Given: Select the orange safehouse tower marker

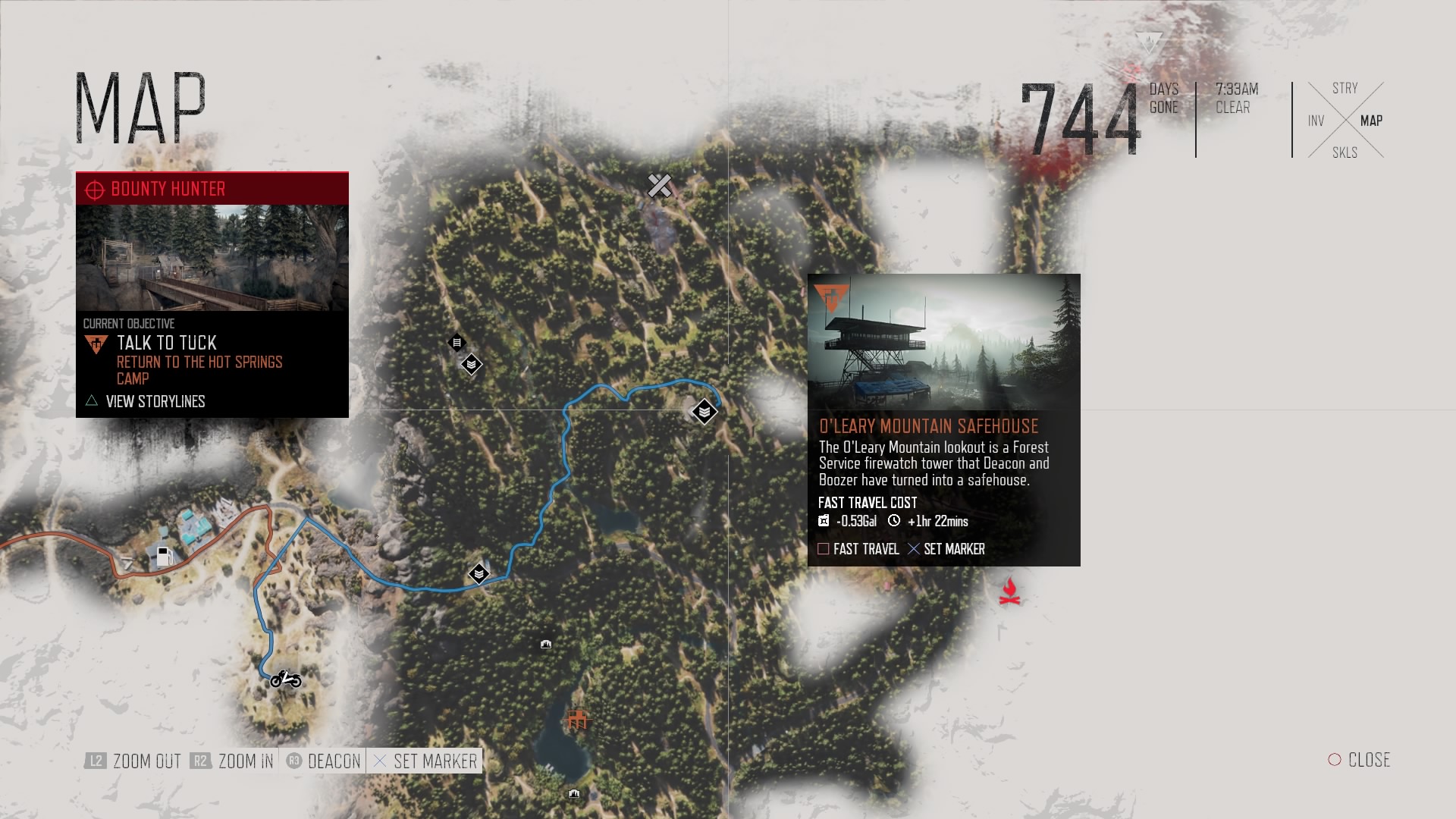Looking at the screenshot, I should tap(577, 718).
